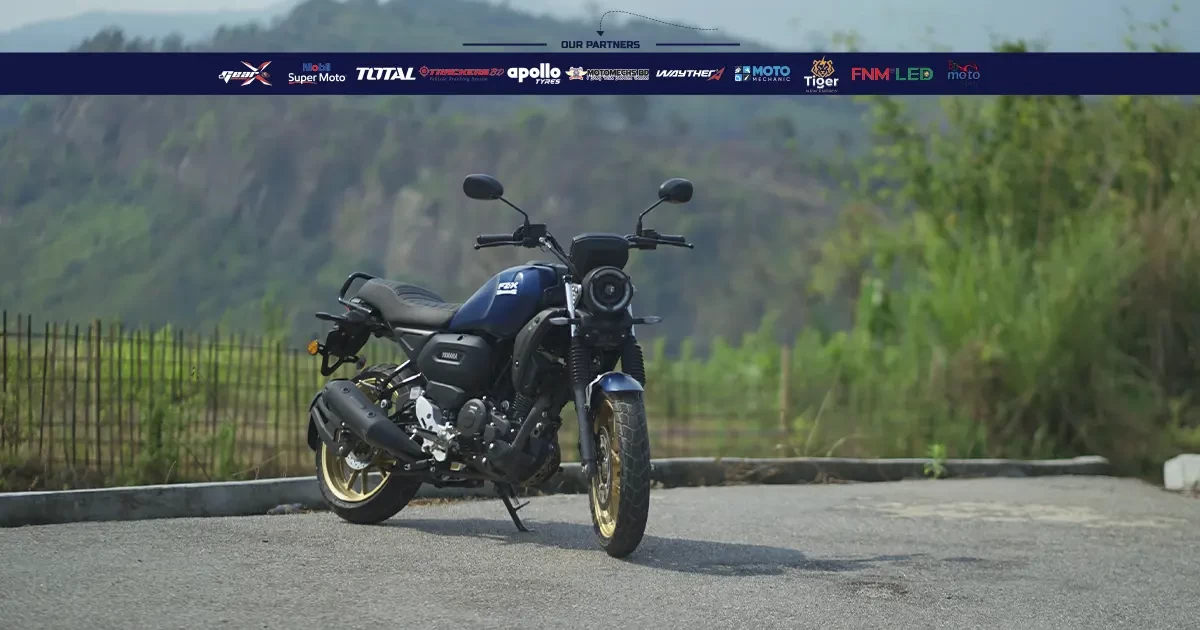Screen dimensions: 1200x630
Task: Open the Trackers BD partner logo
Action: (461, 73)
